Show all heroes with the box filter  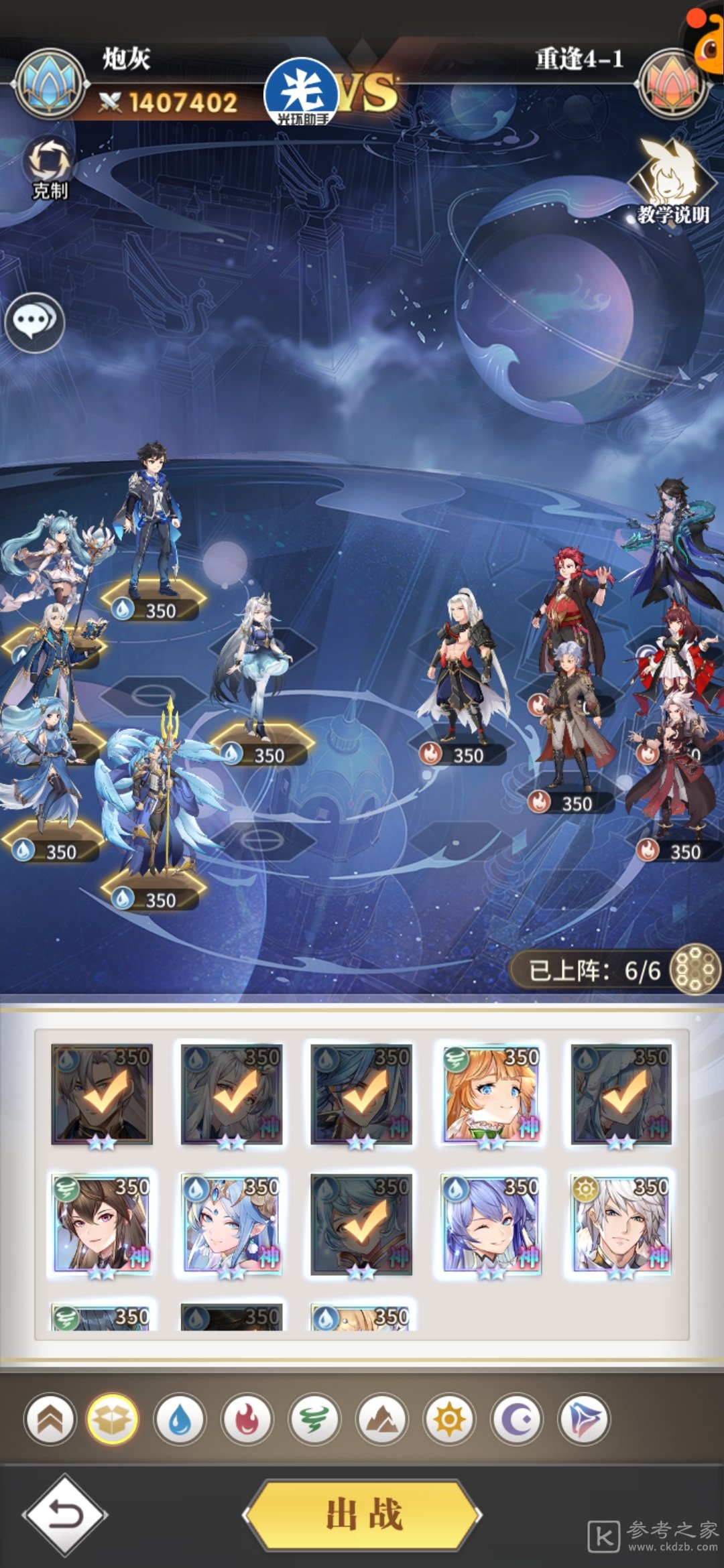[x=113, y=1419]
